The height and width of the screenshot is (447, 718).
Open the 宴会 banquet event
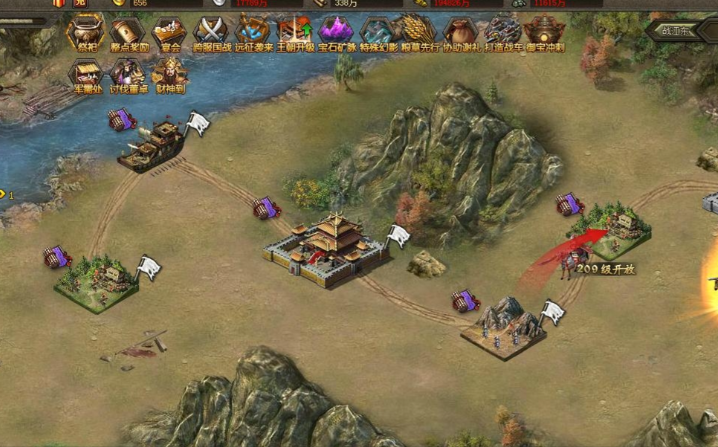[170, 32]
